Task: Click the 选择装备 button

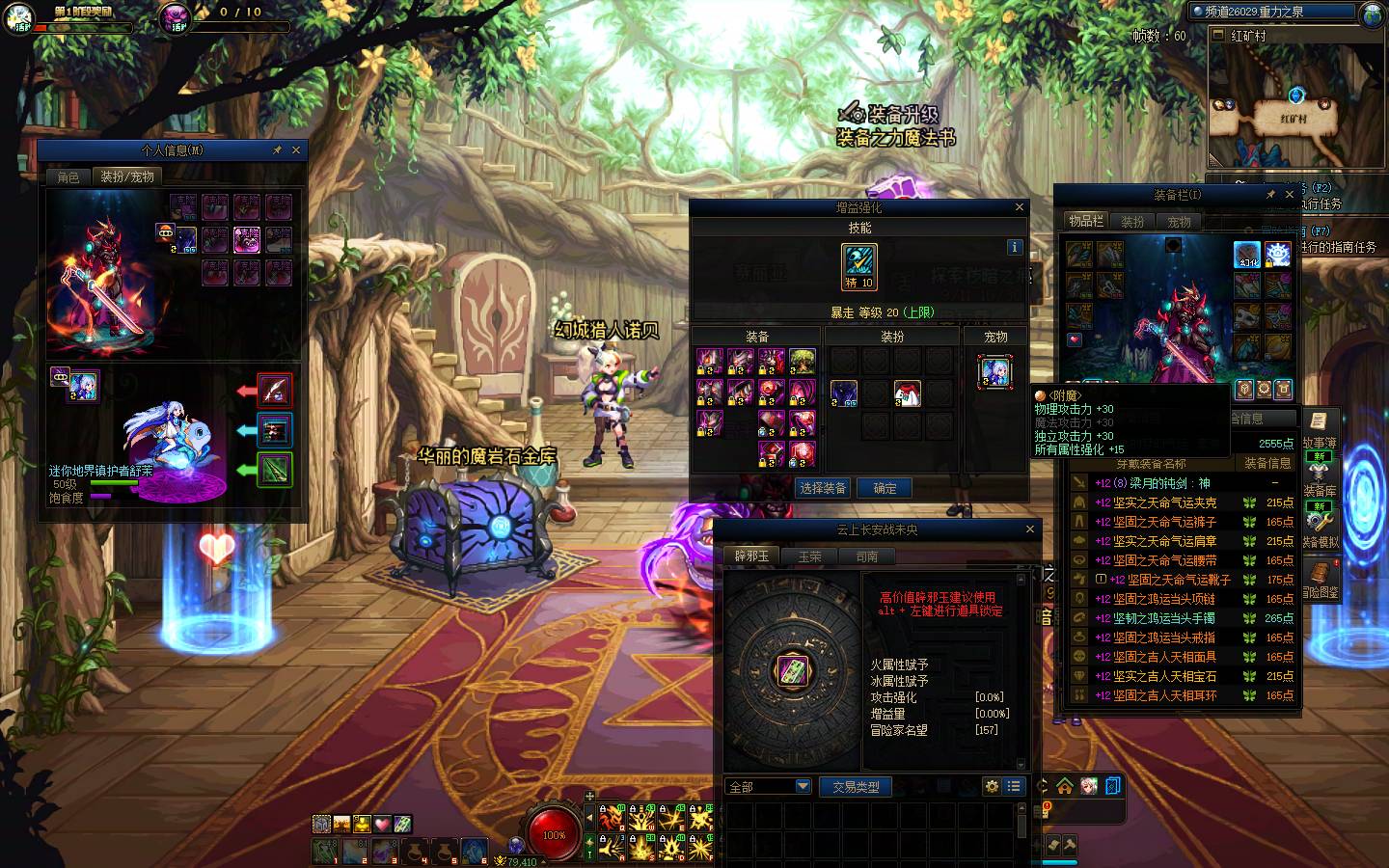Action: 823,488
